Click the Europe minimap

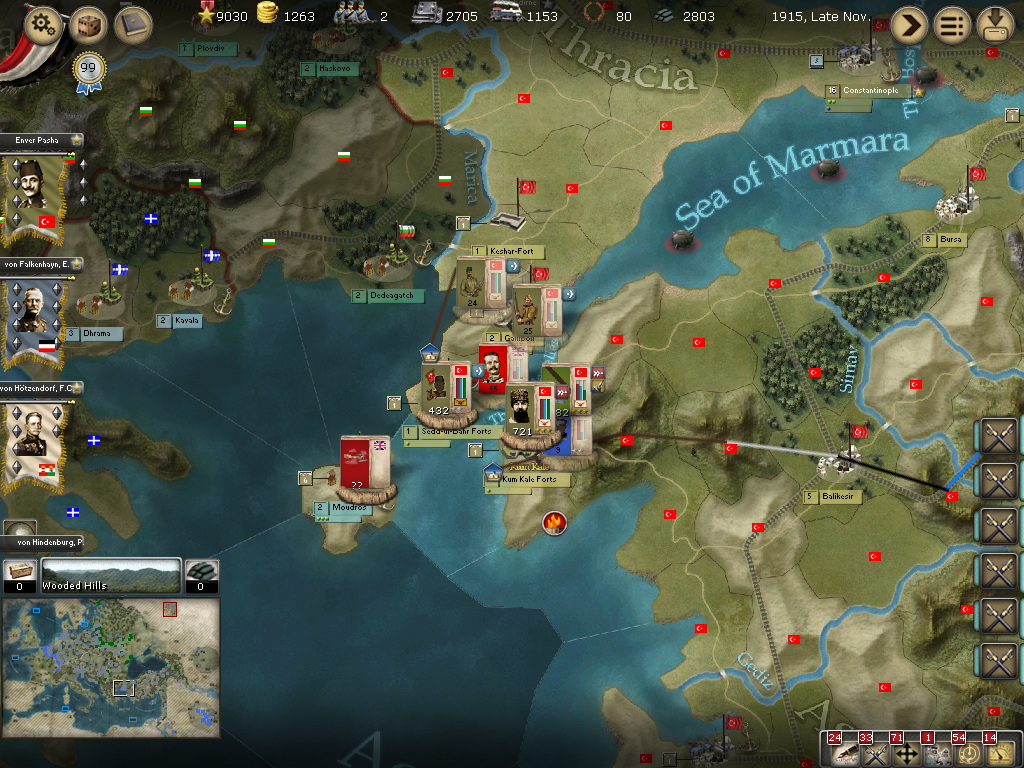pos(111,668)
